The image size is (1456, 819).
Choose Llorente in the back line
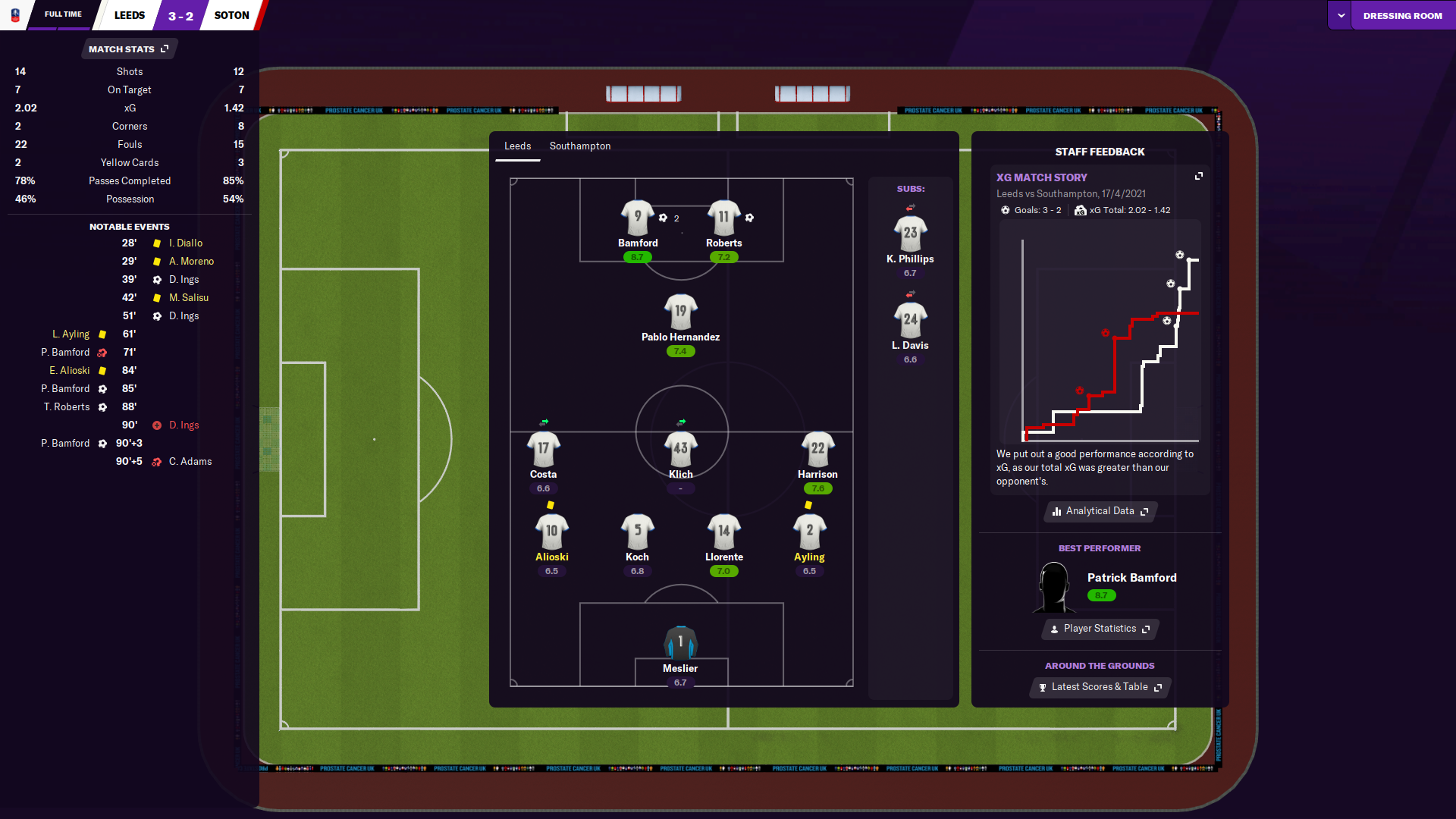point(723,532)
